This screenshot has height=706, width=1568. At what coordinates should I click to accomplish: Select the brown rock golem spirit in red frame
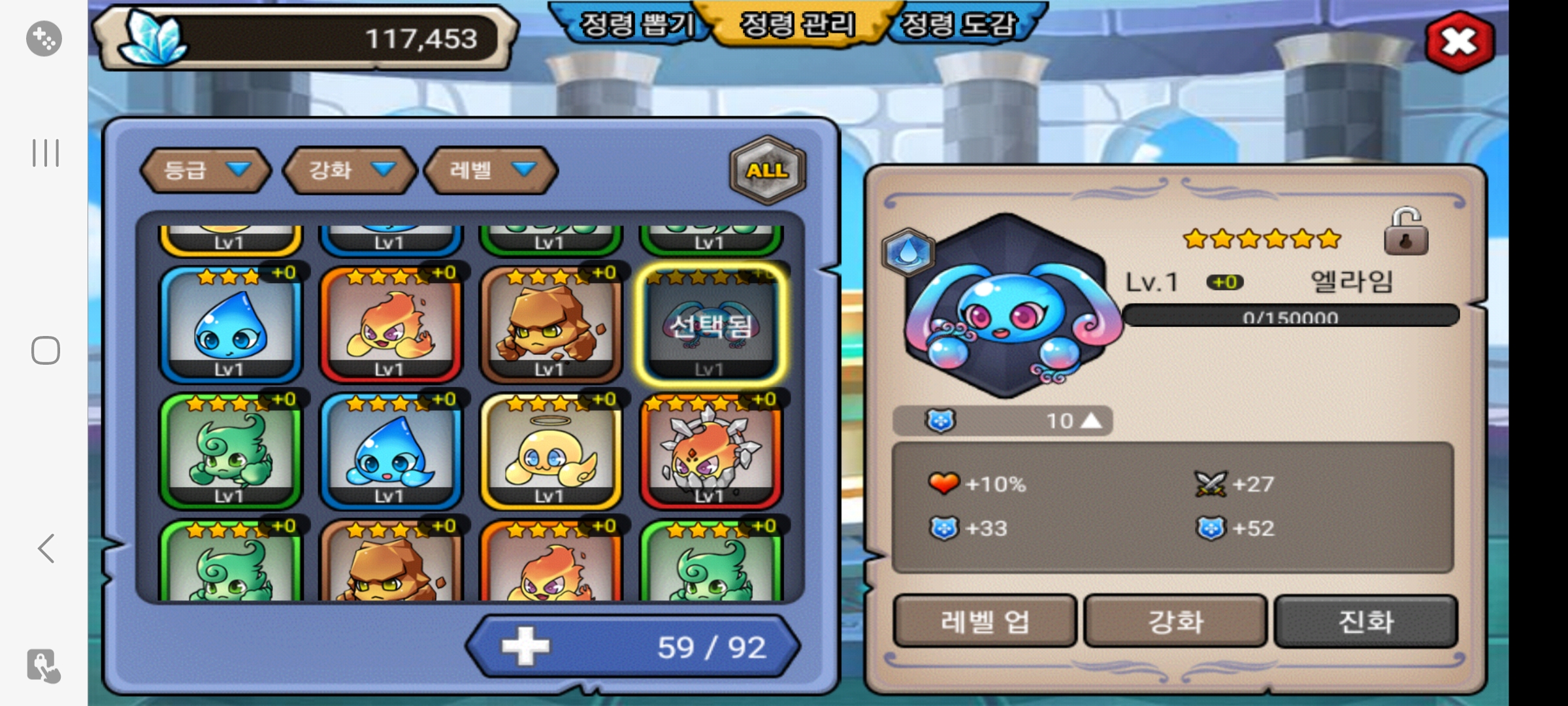coord(550,325)
